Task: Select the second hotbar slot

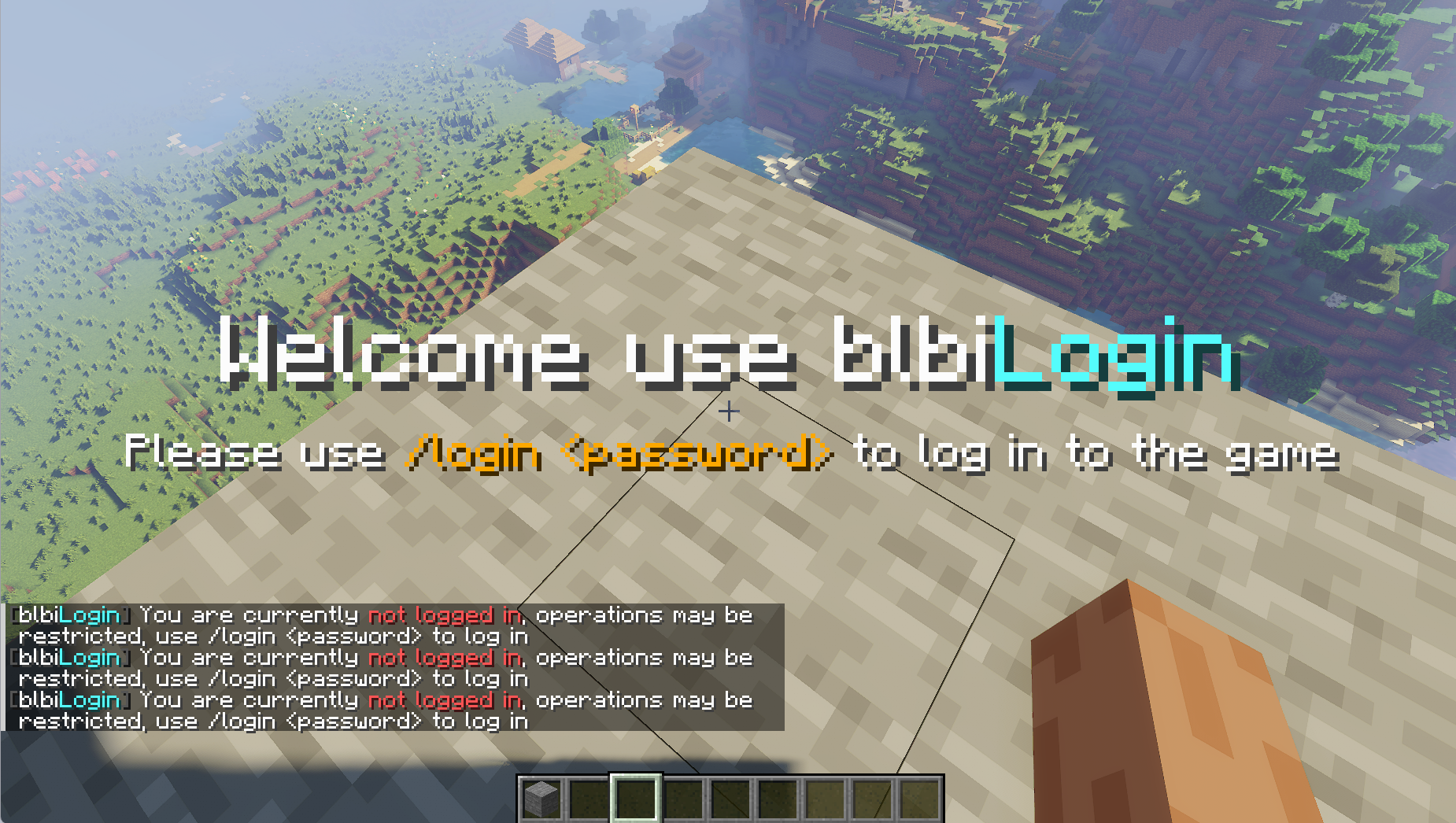Action: click(589, 796)
